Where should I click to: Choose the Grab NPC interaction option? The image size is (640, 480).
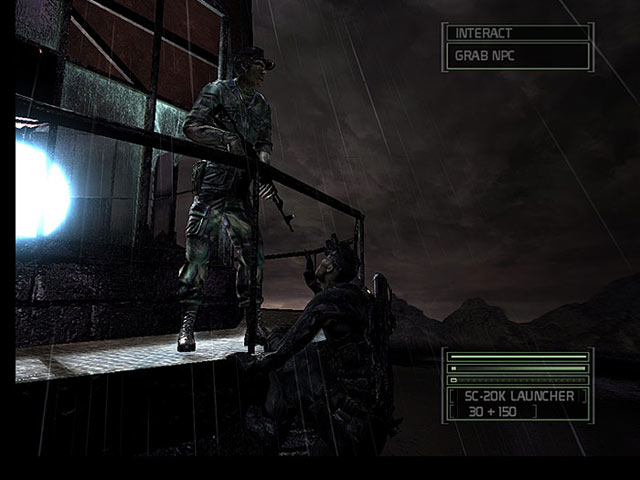point(516,56)
